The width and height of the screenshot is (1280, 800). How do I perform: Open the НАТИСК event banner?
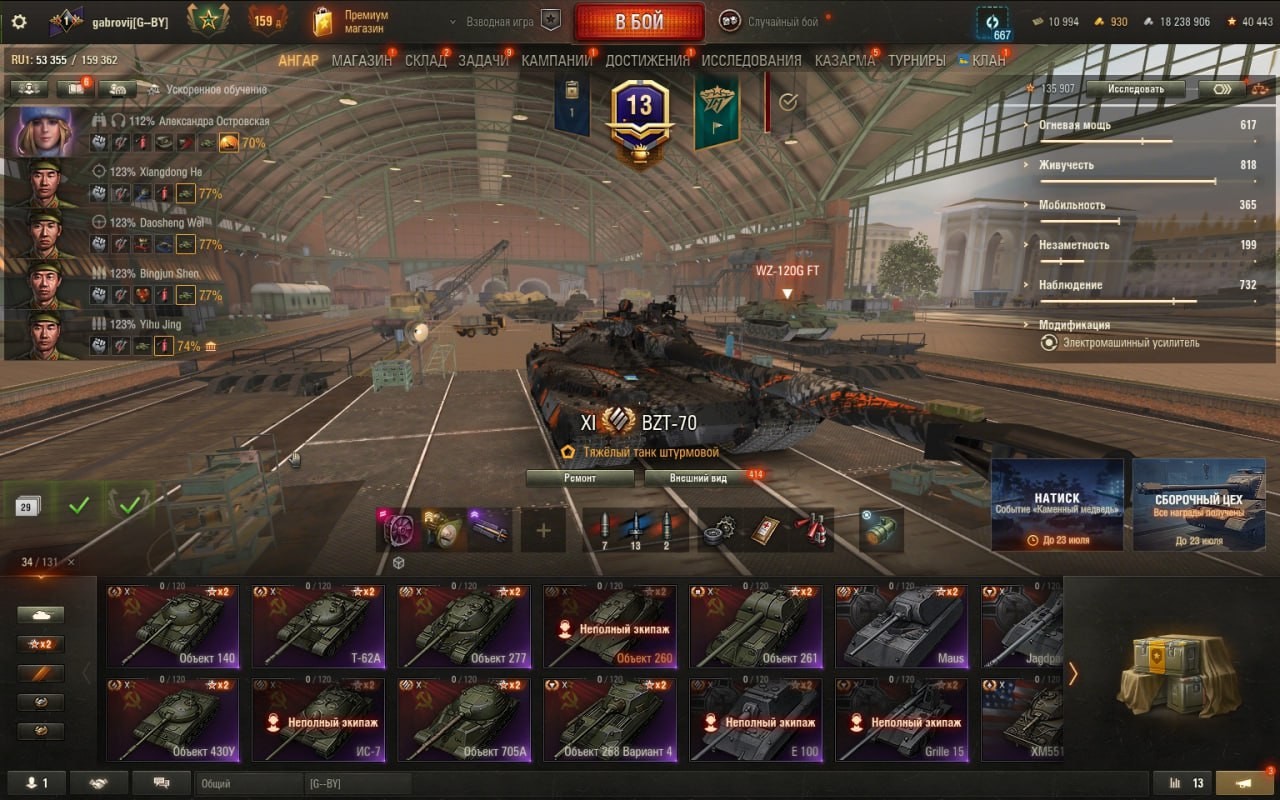(x=1057, y=505)
